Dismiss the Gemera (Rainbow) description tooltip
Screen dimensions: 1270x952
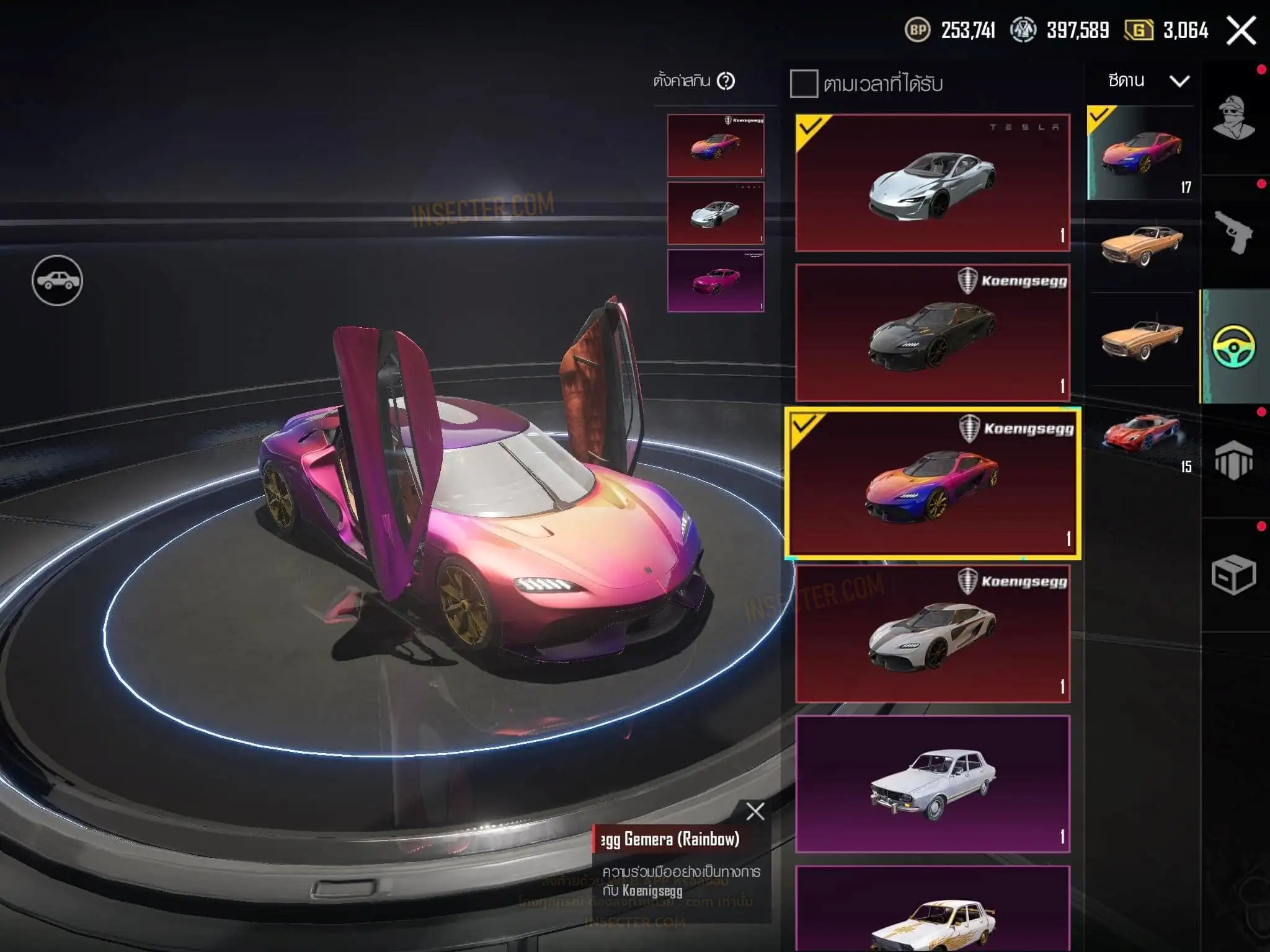click(x=755, y=811)
